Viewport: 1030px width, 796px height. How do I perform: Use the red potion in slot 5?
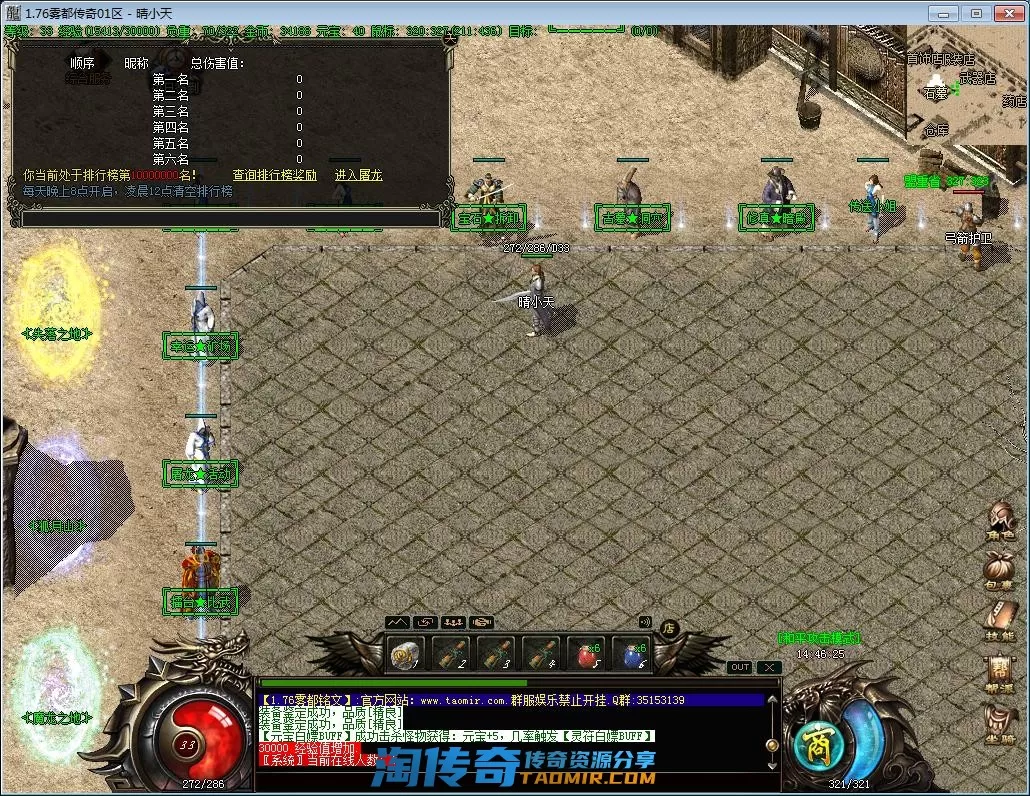pyautogui.click(x=586, y=653)
